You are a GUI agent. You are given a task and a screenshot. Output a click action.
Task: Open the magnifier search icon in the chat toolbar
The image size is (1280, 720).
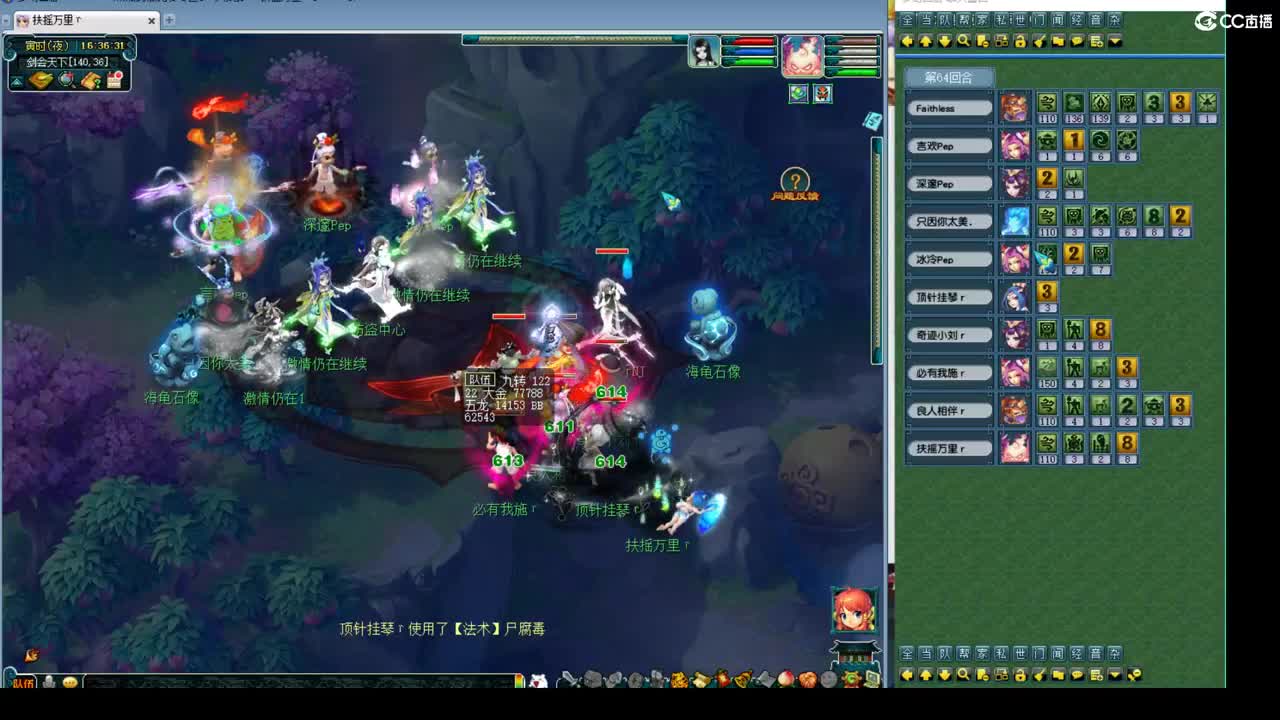pos(965,42)
